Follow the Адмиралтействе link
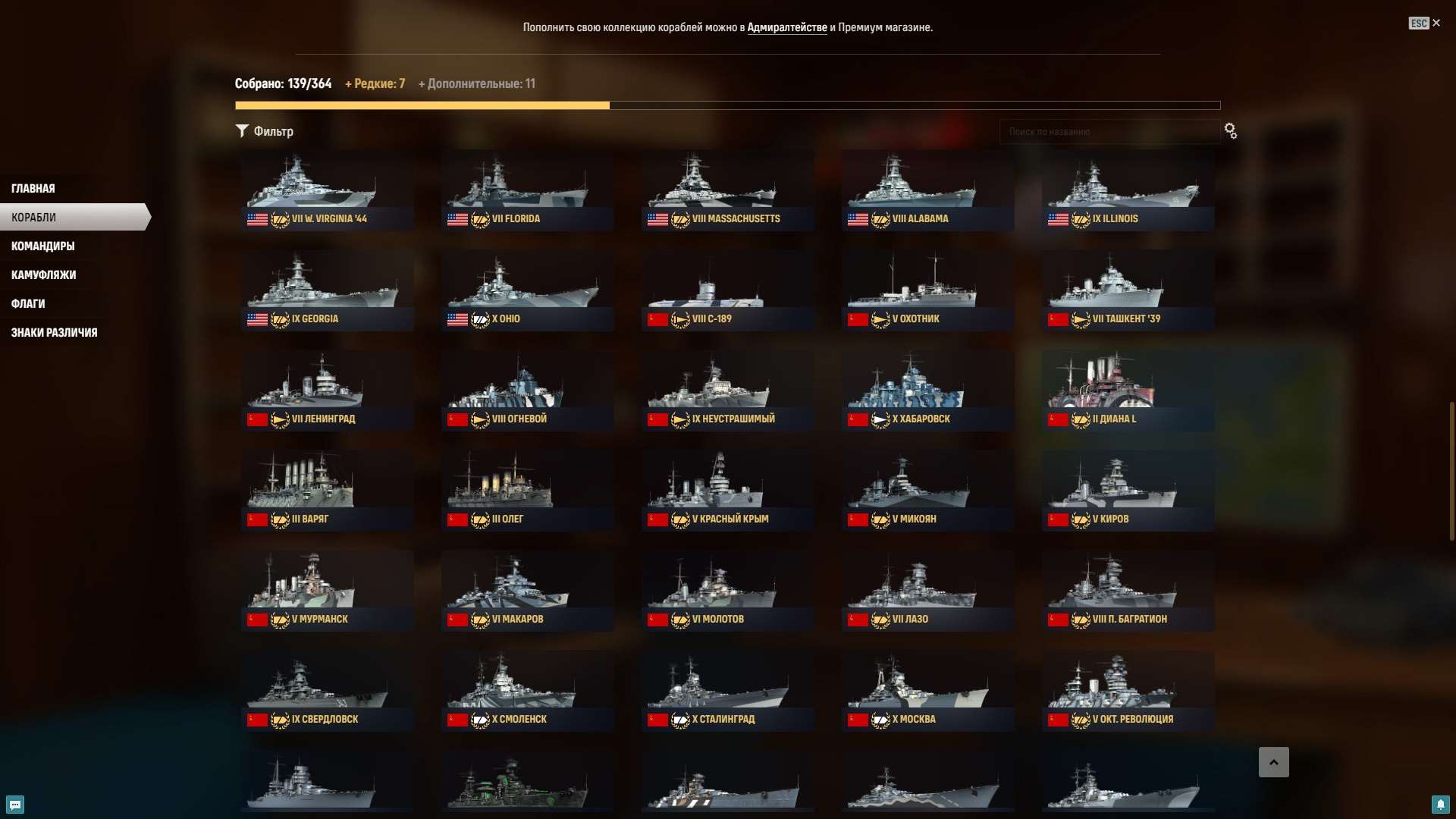1456x819 pixels. coord(789,27)
